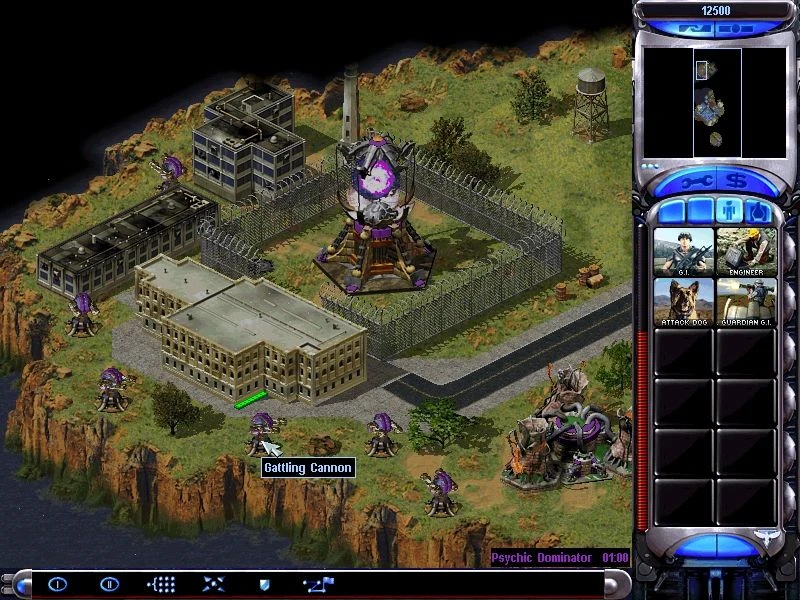Select the Gattling Cannon under the cursor
This screenshot has height=600, width=800.
click(x=262, y=432)
